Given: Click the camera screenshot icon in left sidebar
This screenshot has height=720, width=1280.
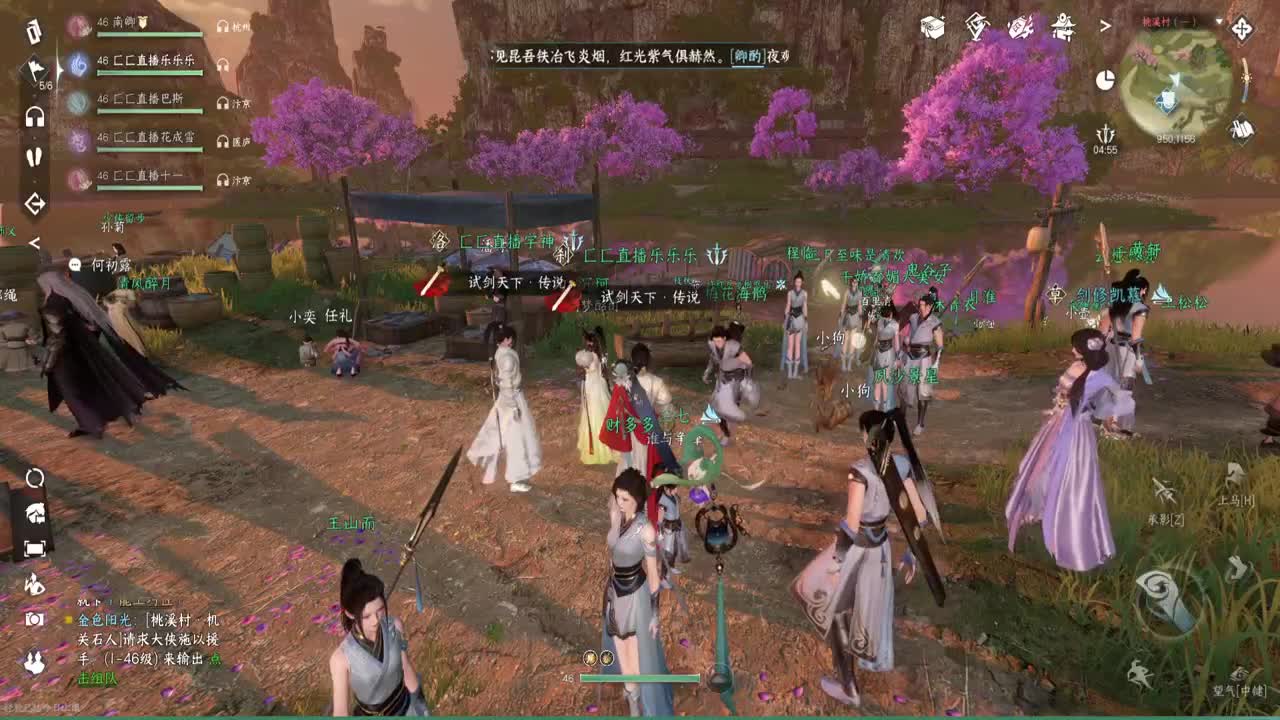Looking at the screenshot, I should tap(35, 618).
